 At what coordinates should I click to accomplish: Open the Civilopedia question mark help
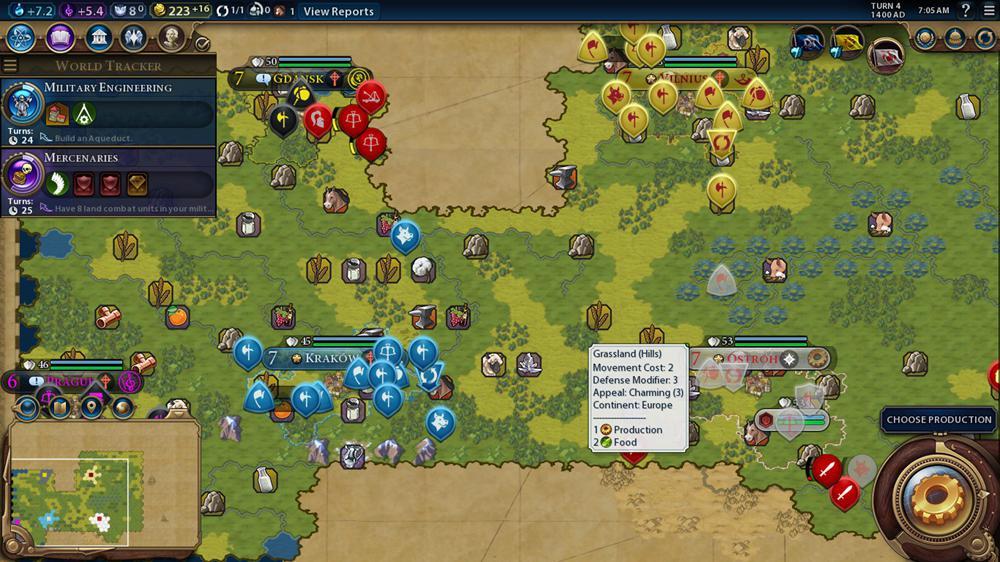(x=965, y=11)
